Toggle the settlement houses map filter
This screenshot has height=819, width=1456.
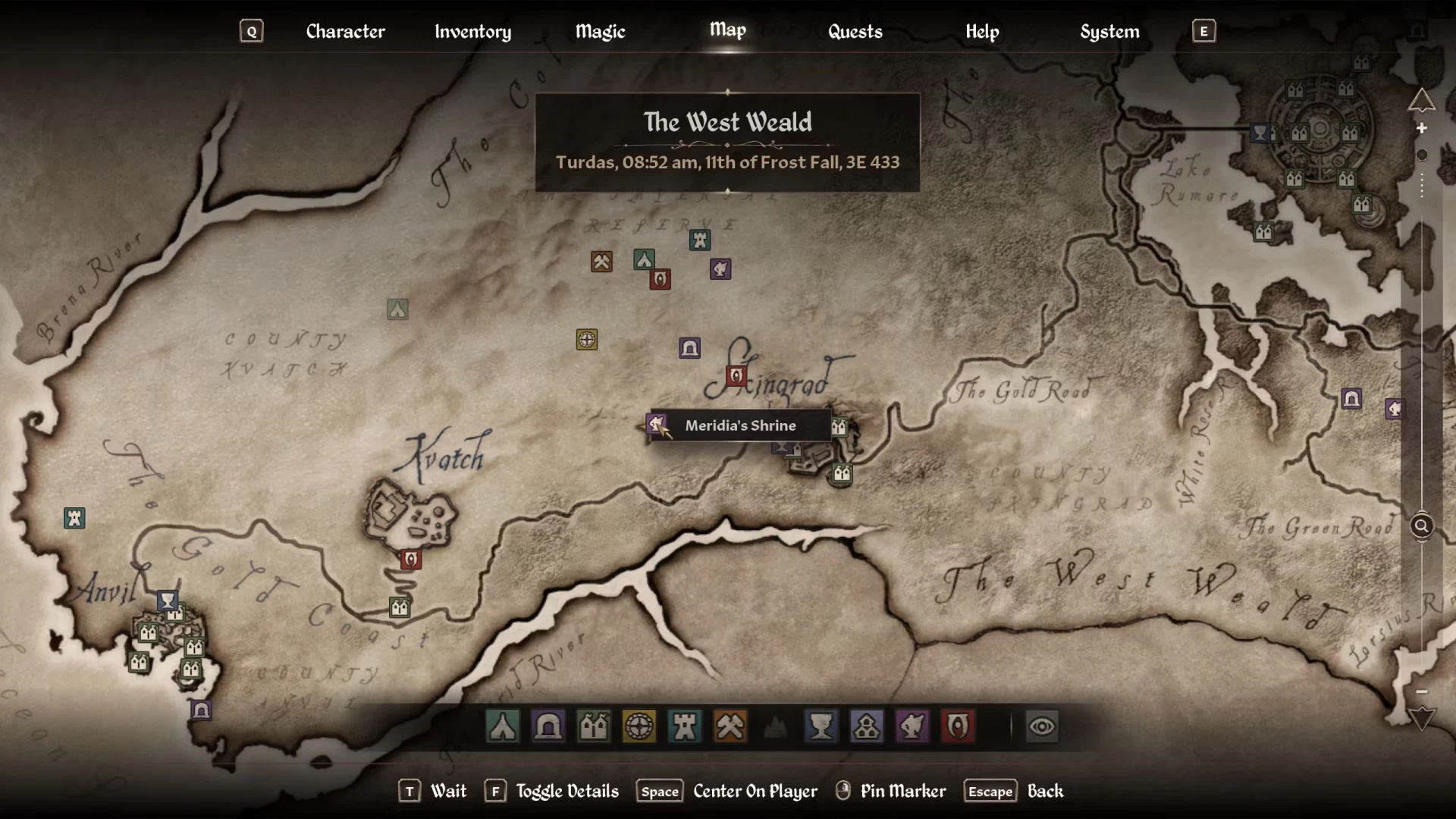click(x=594, y=726)
